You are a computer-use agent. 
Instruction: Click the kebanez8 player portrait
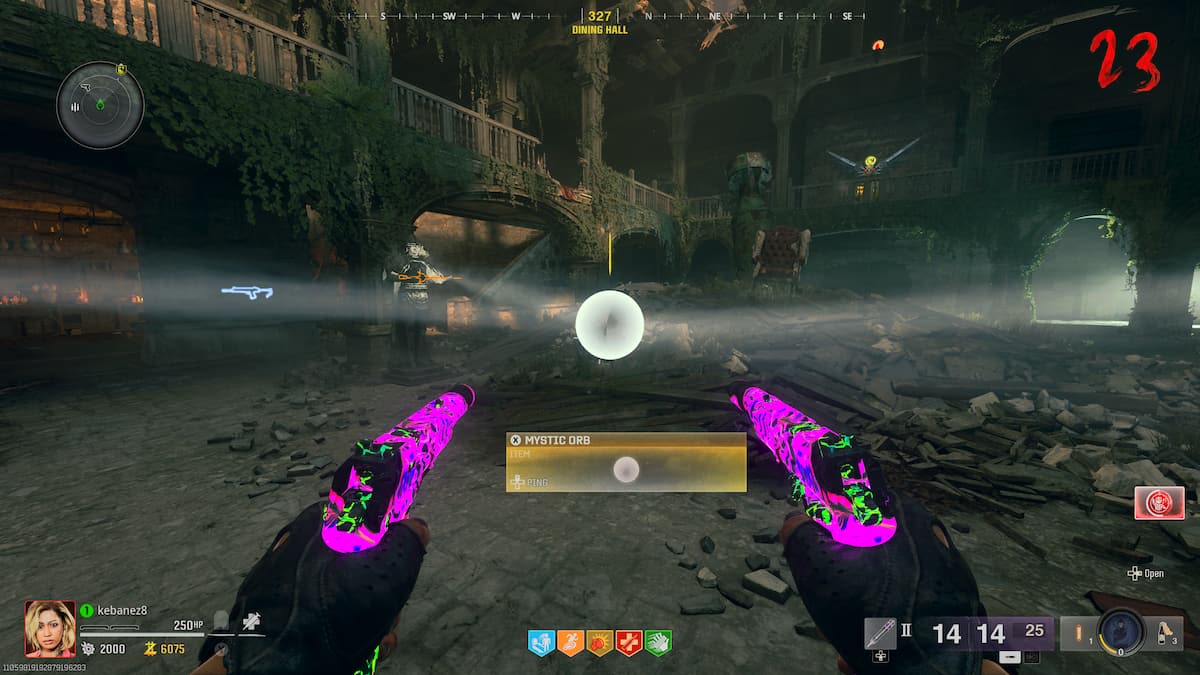(x=50, y=628)
